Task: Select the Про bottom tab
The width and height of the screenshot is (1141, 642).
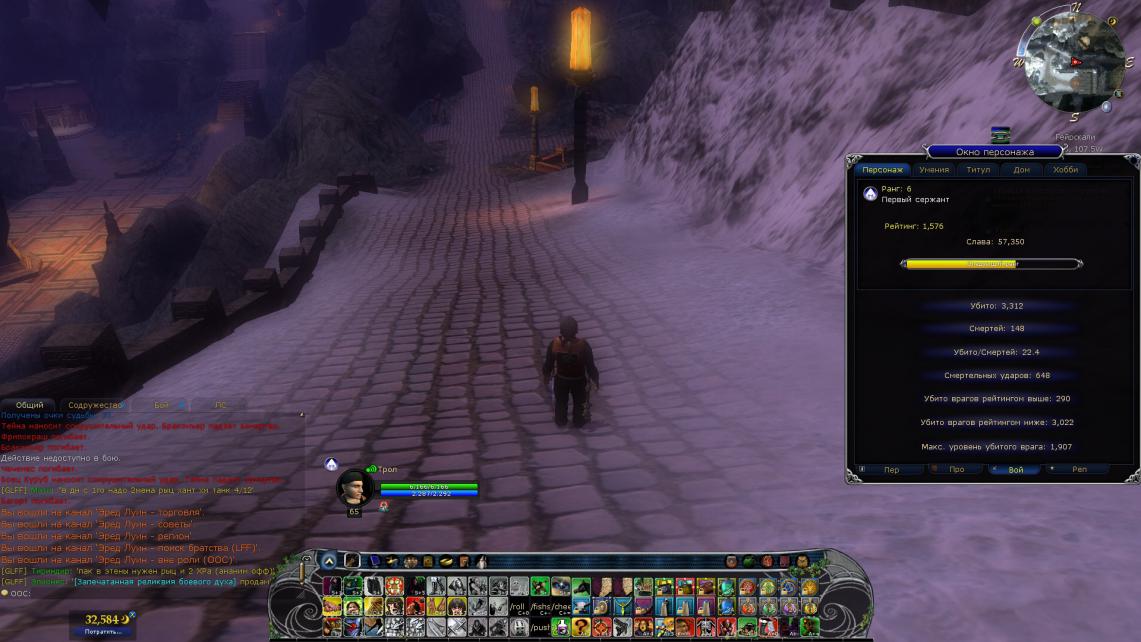Action: 956,469
